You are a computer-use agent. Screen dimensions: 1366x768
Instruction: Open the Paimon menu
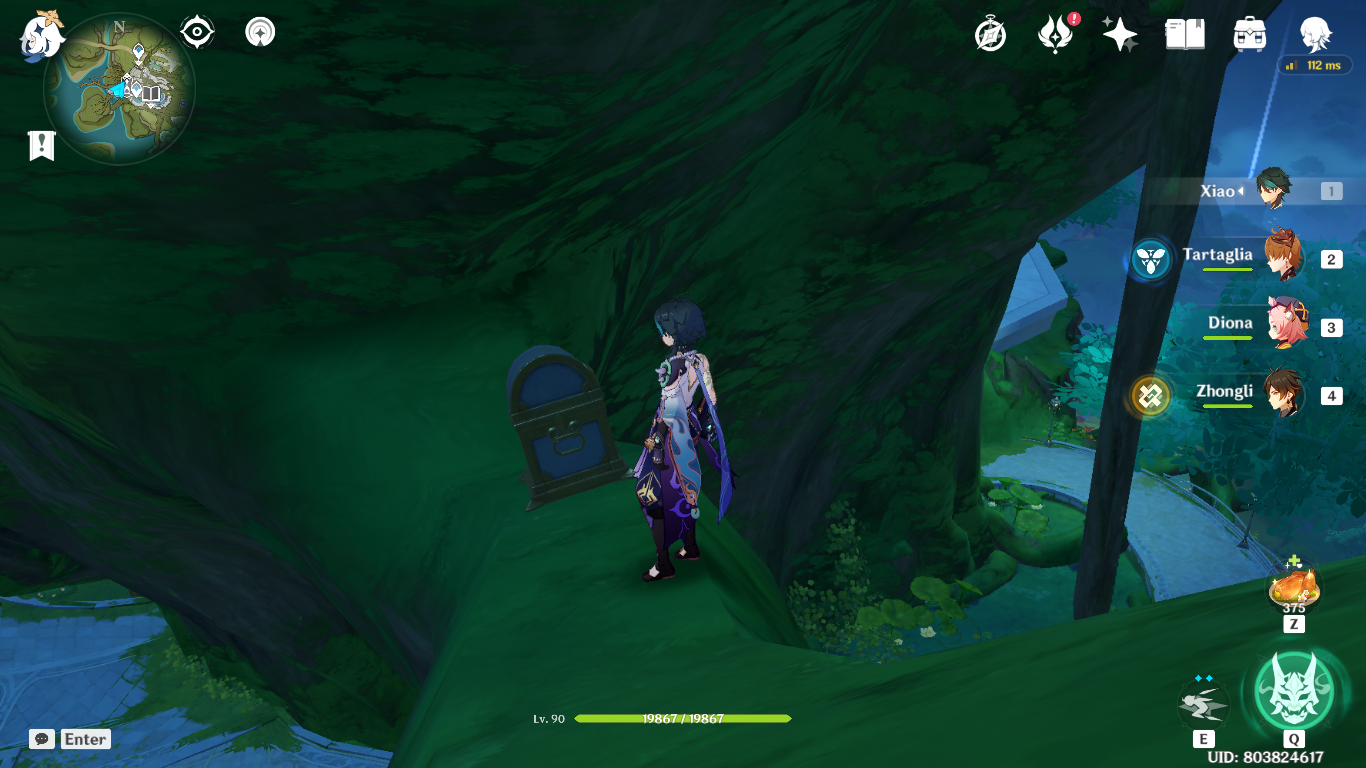tap(38, 36)
